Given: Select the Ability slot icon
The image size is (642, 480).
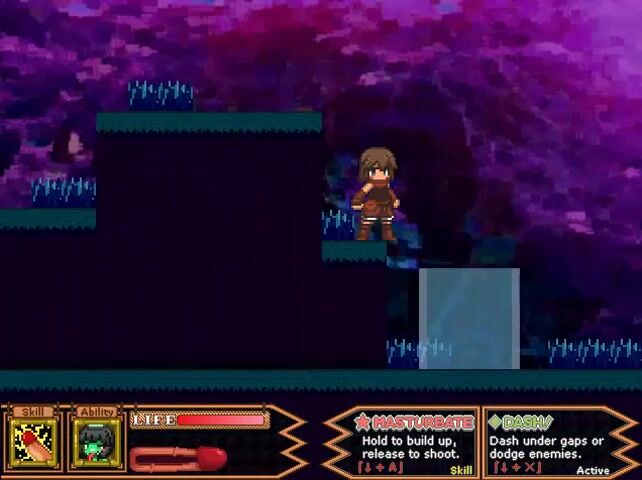Looking at the screenshot, I should (97, 441).
